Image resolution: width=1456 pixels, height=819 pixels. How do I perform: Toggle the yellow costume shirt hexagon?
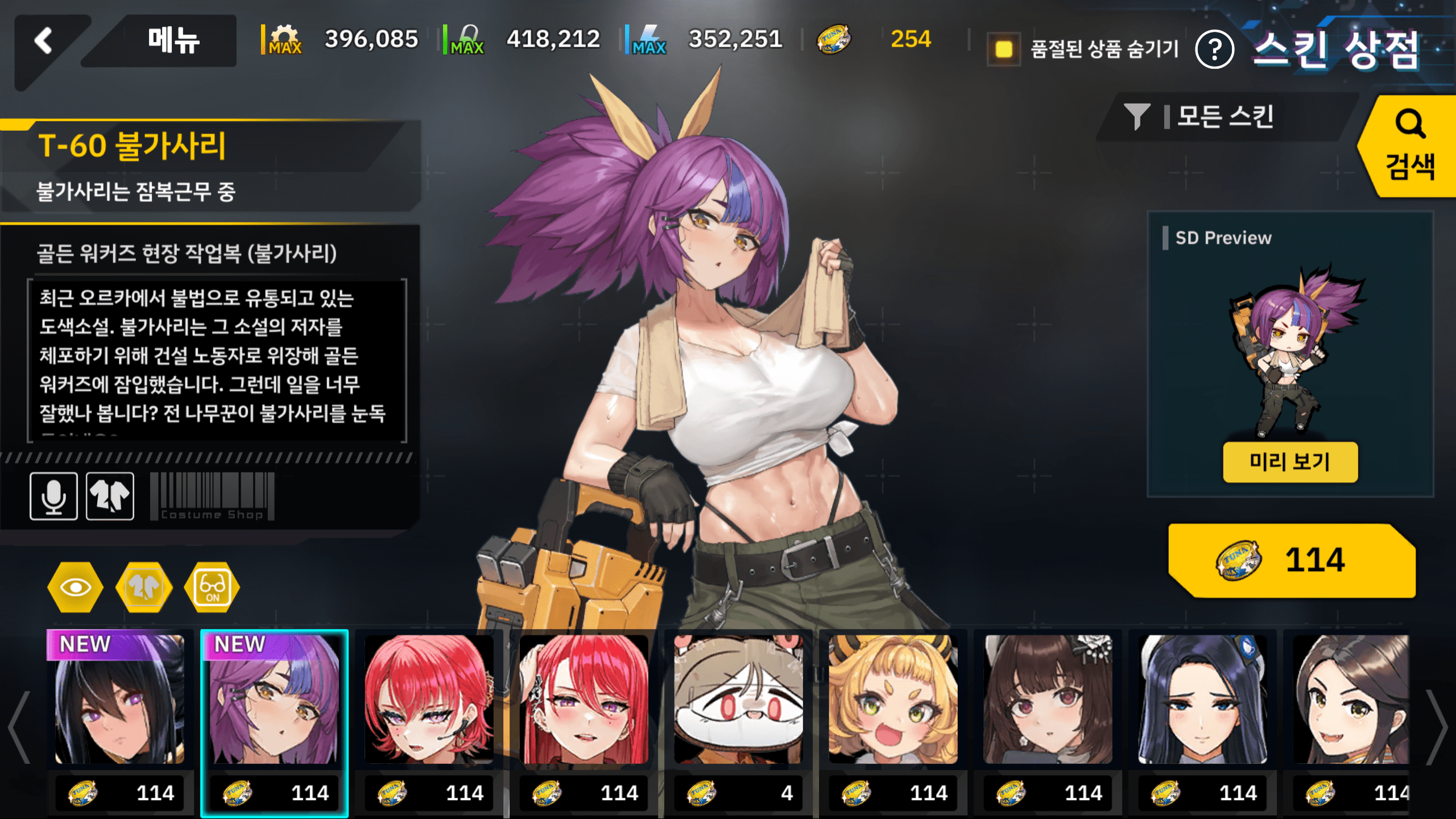point(144,587)
